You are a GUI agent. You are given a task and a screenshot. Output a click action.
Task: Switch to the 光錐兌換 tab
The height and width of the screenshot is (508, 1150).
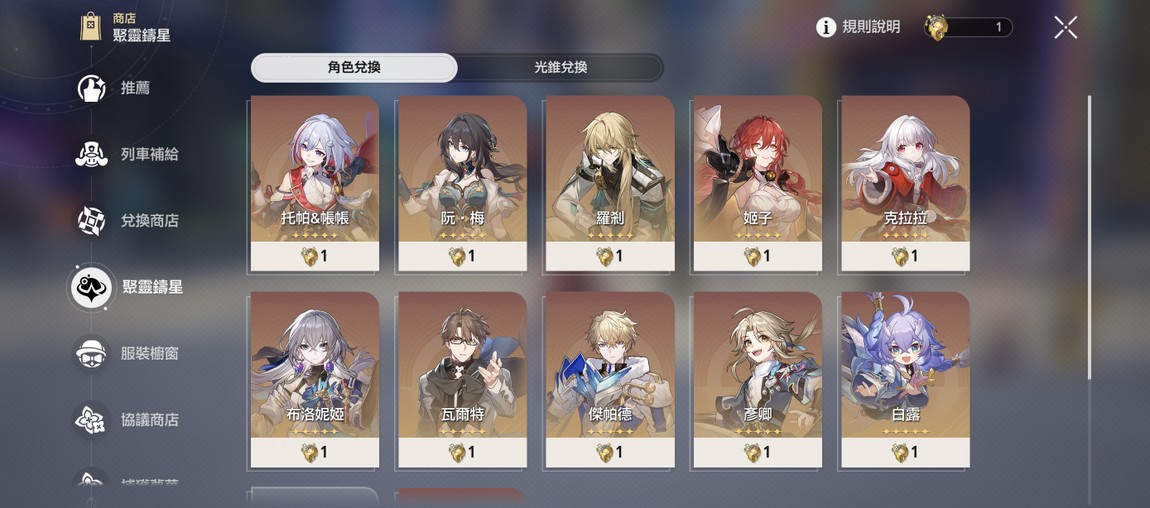tap(560, 68)
